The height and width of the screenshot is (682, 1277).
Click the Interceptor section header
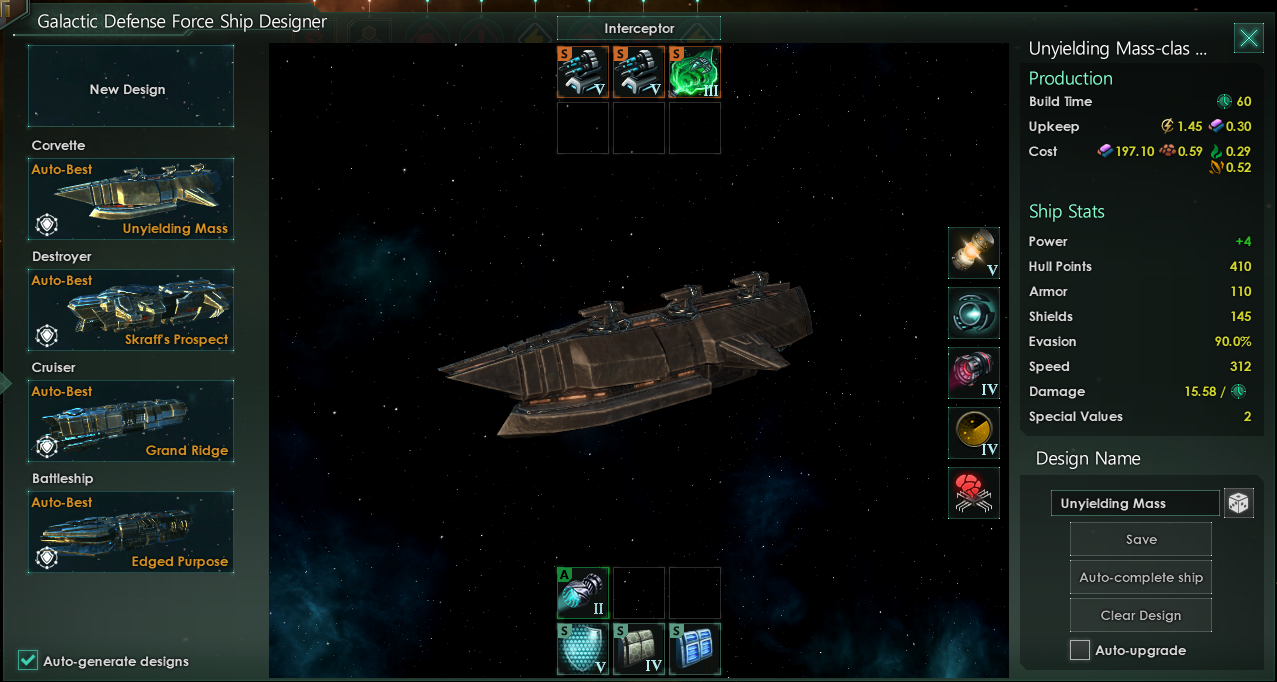tap(639, 29)
